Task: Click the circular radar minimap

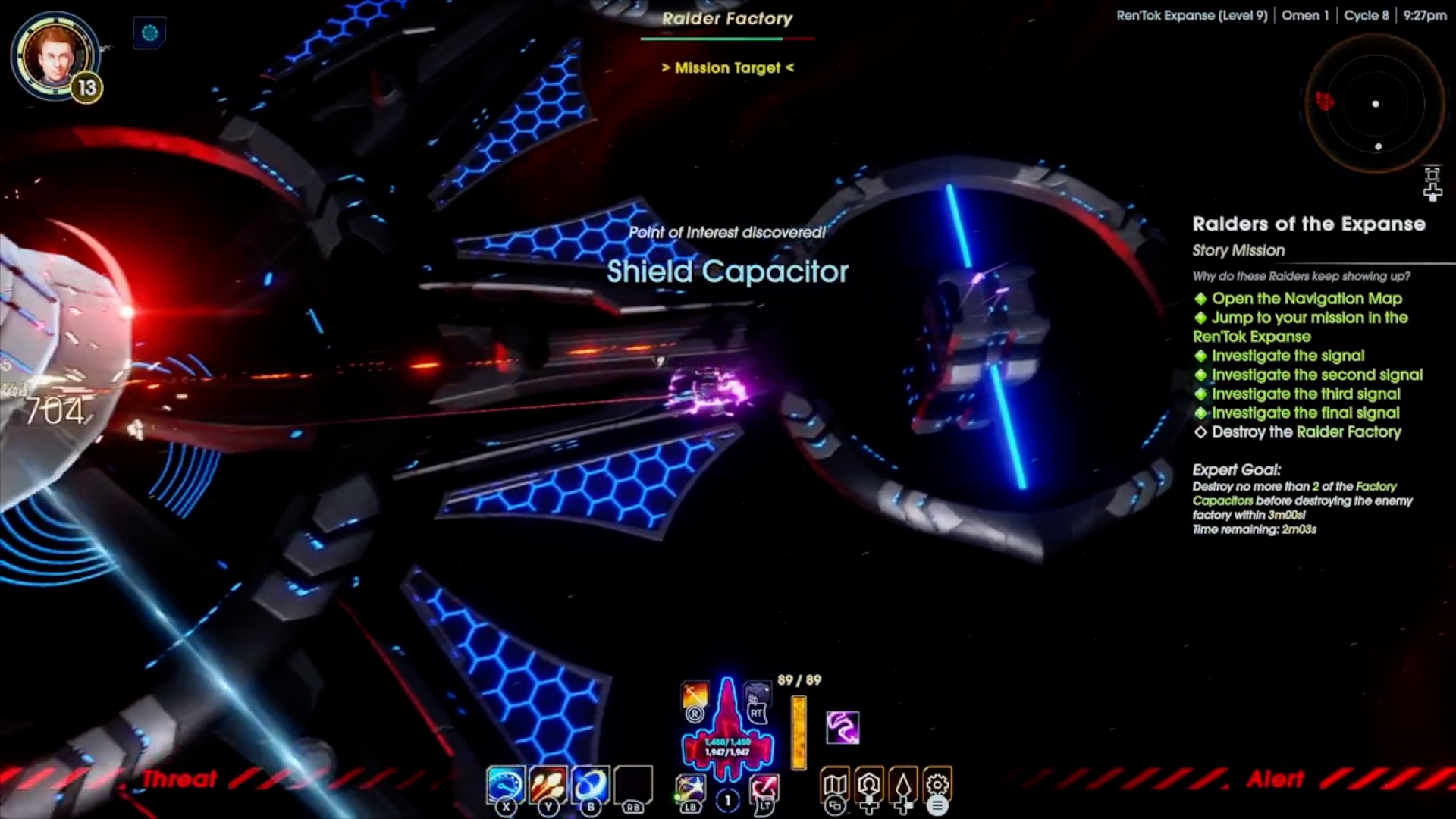Action: (x=1375, y=104)
